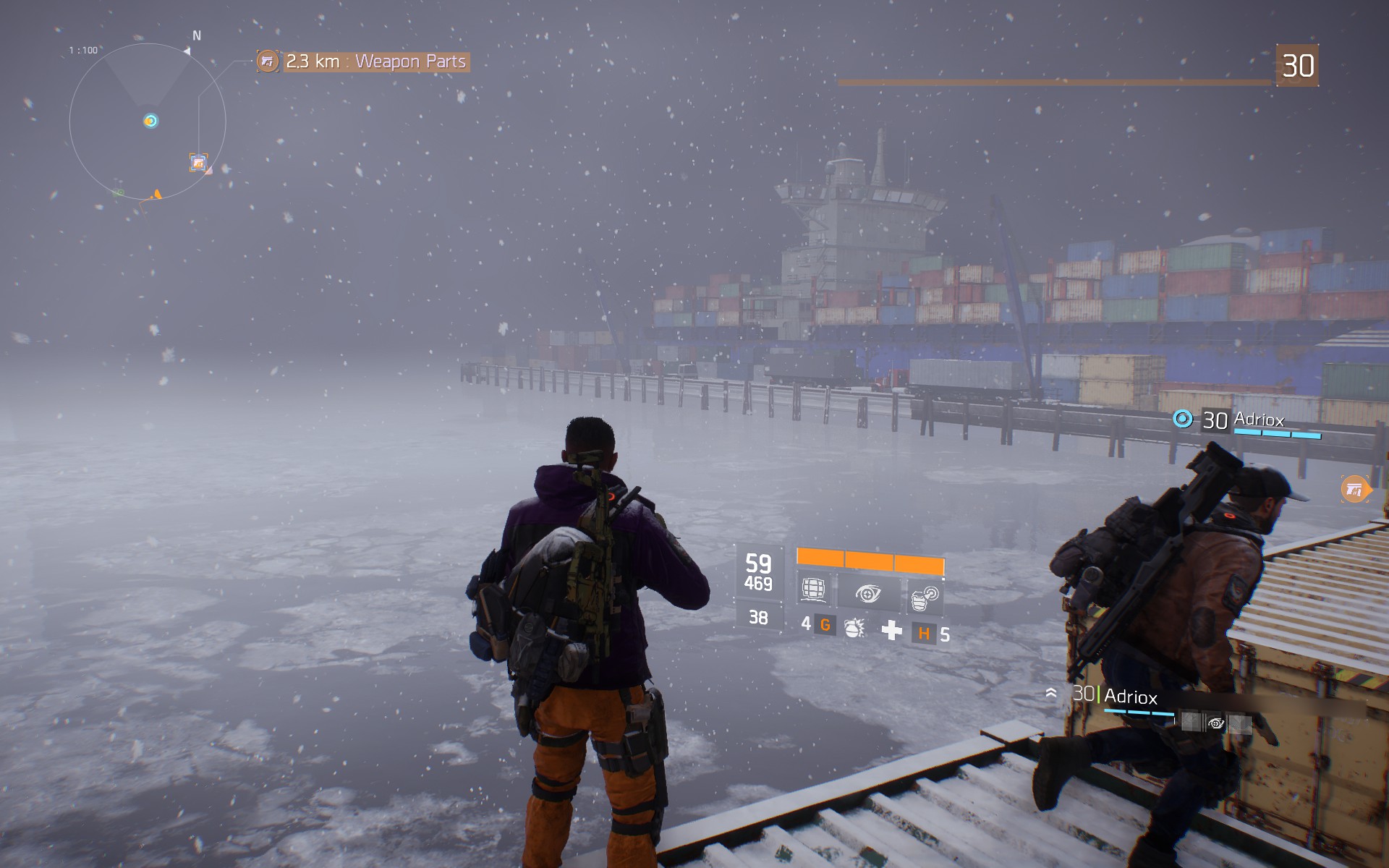Click the player position marker on minimap
Viewport: 1389px width, 868px height.
[150, 121]
